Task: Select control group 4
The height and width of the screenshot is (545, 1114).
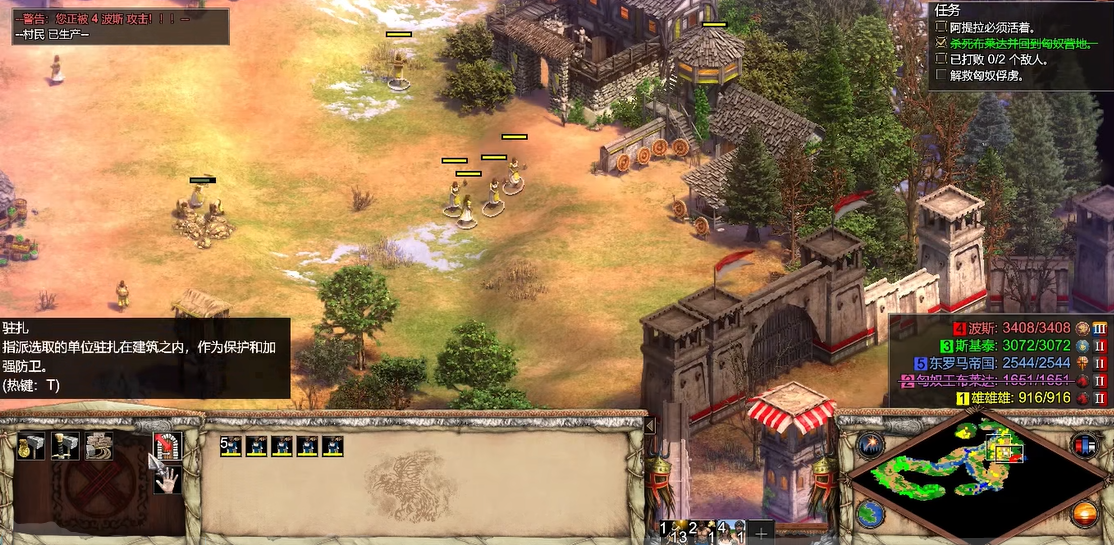Action: click(x=730, y=531)
